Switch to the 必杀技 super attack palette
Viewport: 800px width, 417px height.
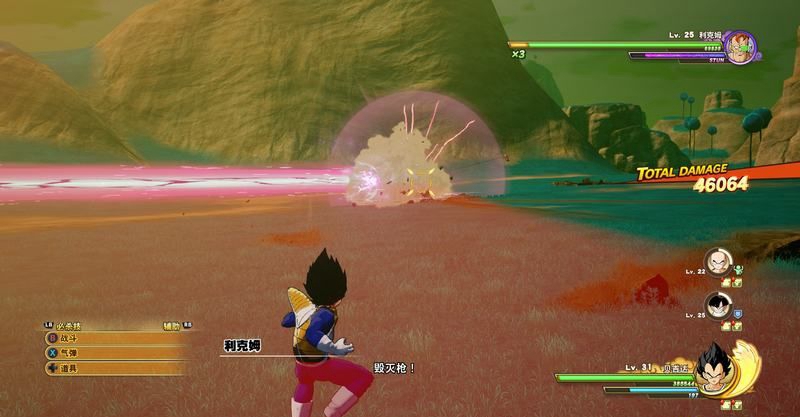click(70, 325)
